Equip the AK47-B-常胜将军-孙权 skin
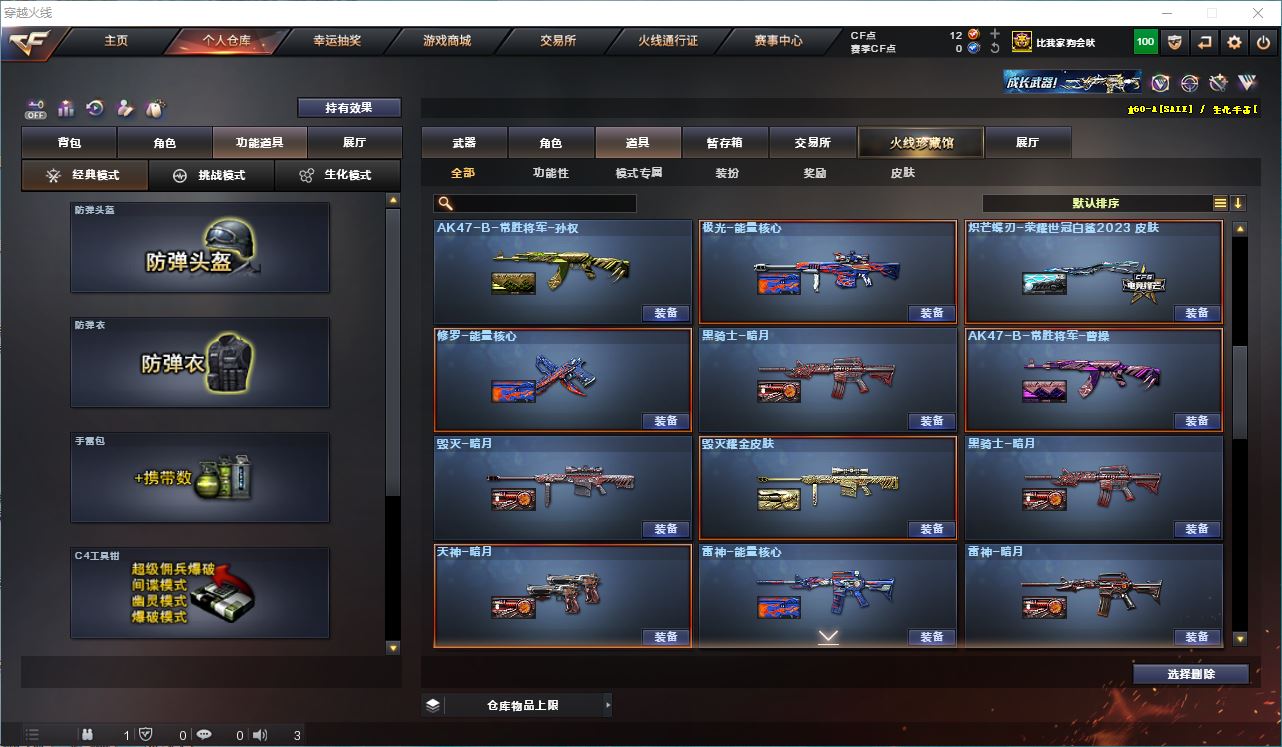Image resolution: width=1282 pixels, height=747 pixels. 666,313
